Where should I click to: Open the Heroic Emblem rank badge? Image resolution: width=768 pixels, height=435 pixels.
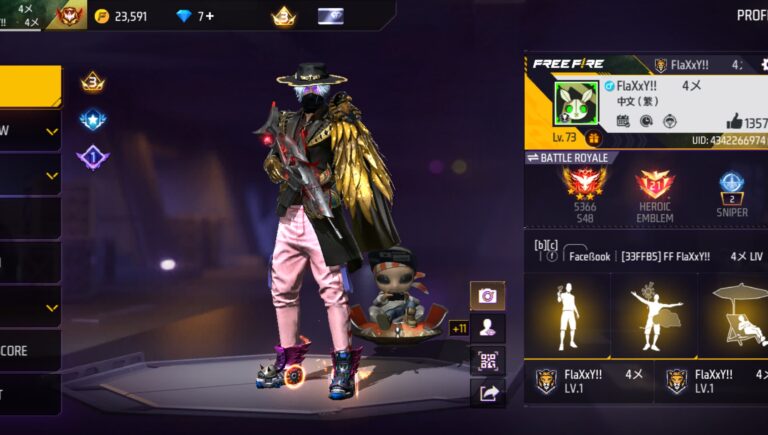click(x=655, y=185)
